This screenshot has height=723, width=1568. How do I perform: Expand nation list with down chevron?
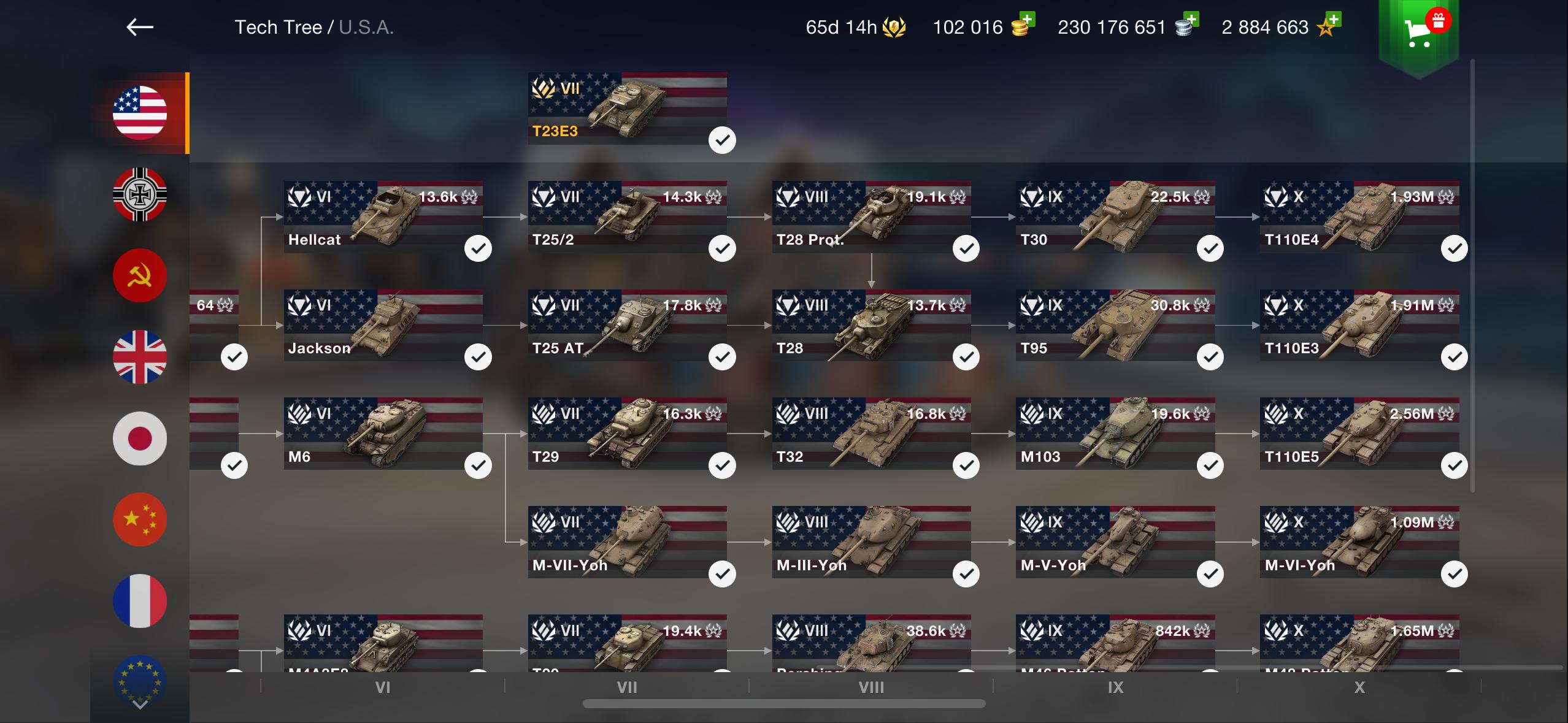coord(140,705)
